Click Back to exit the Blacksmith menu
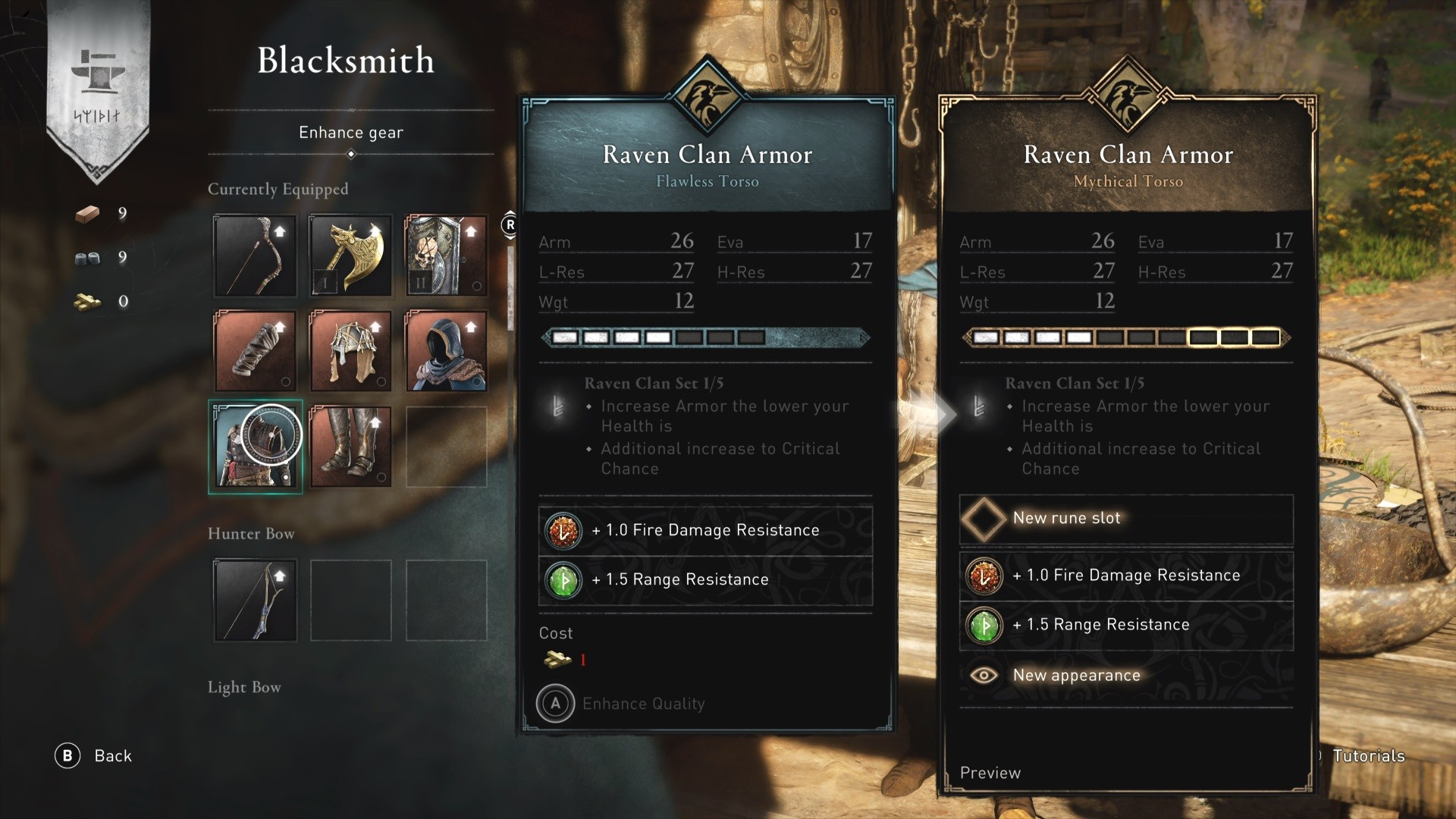Screen dimensions: 1456x819 click(x=93, y=755)
